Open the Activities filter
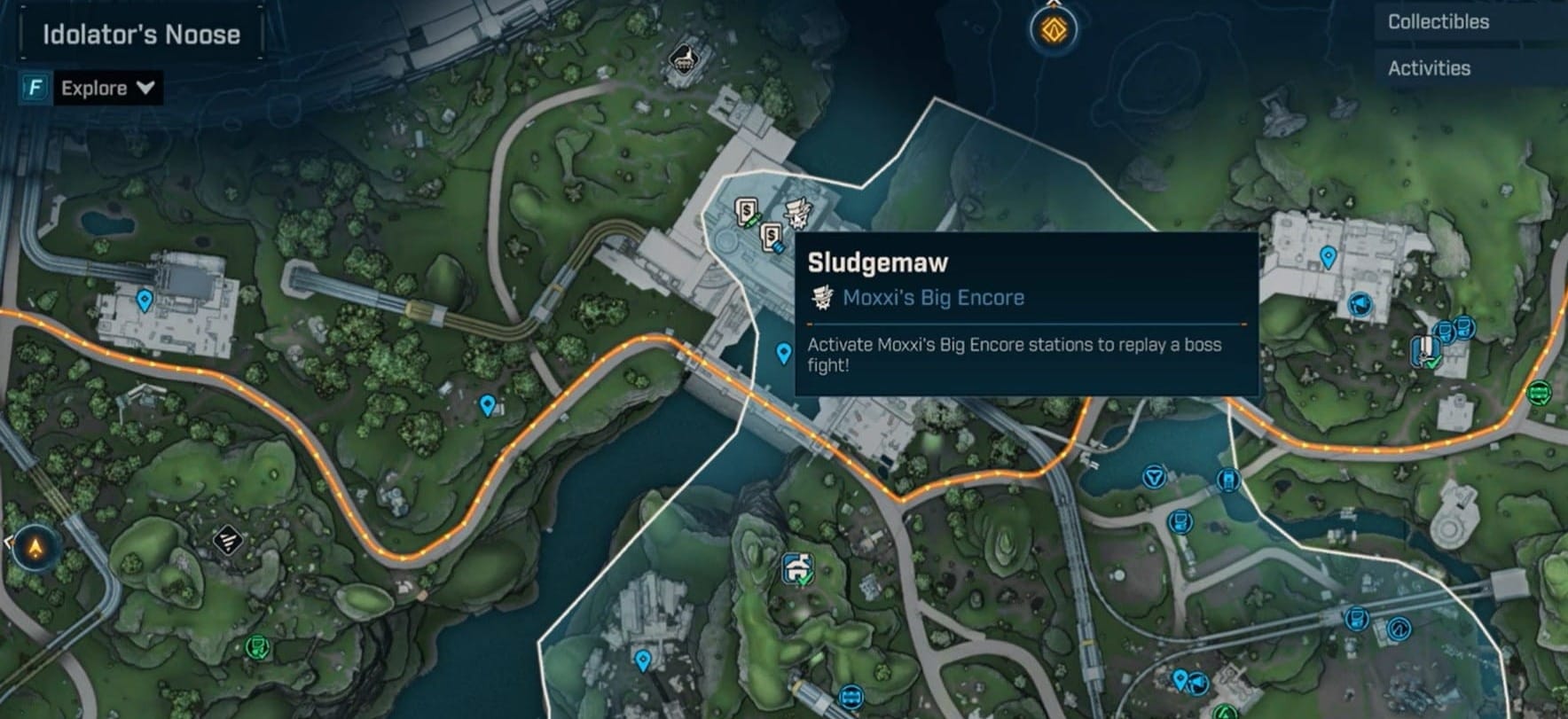The width and height of the screenshot is (1568, 719). [1428, 68]
